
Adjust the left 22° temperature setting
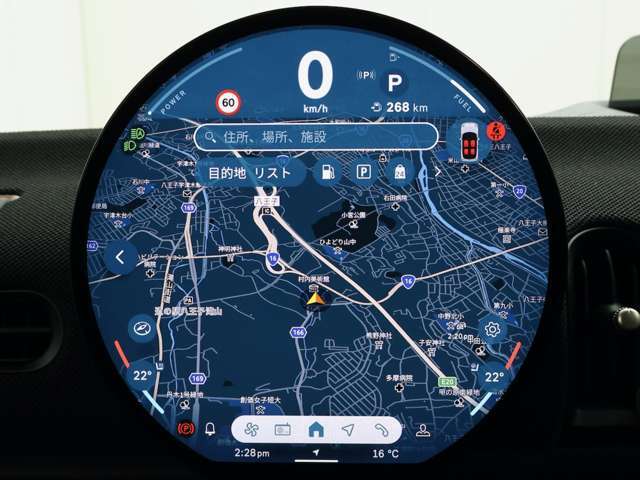[x=143, y=376]
